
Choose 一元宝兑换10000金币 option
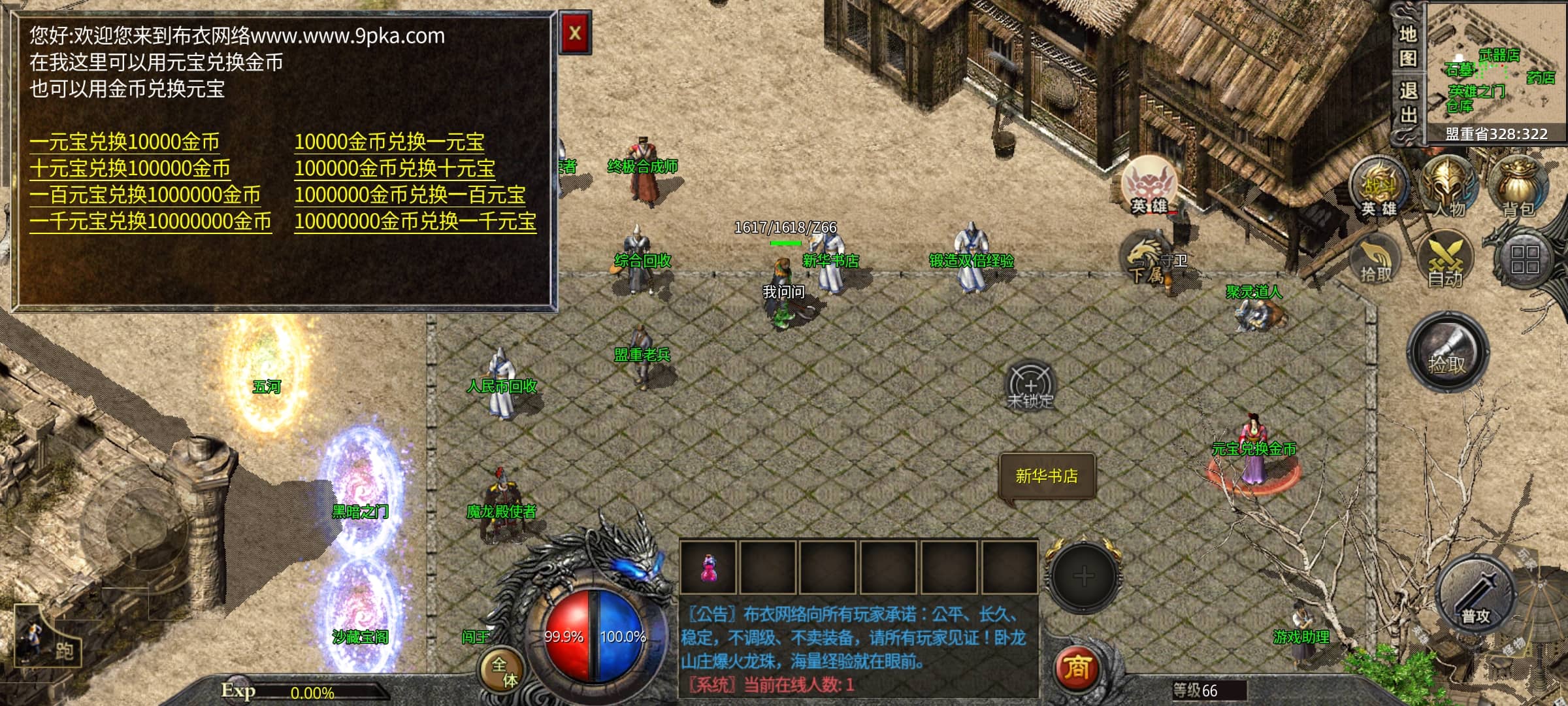coord(124,142)
